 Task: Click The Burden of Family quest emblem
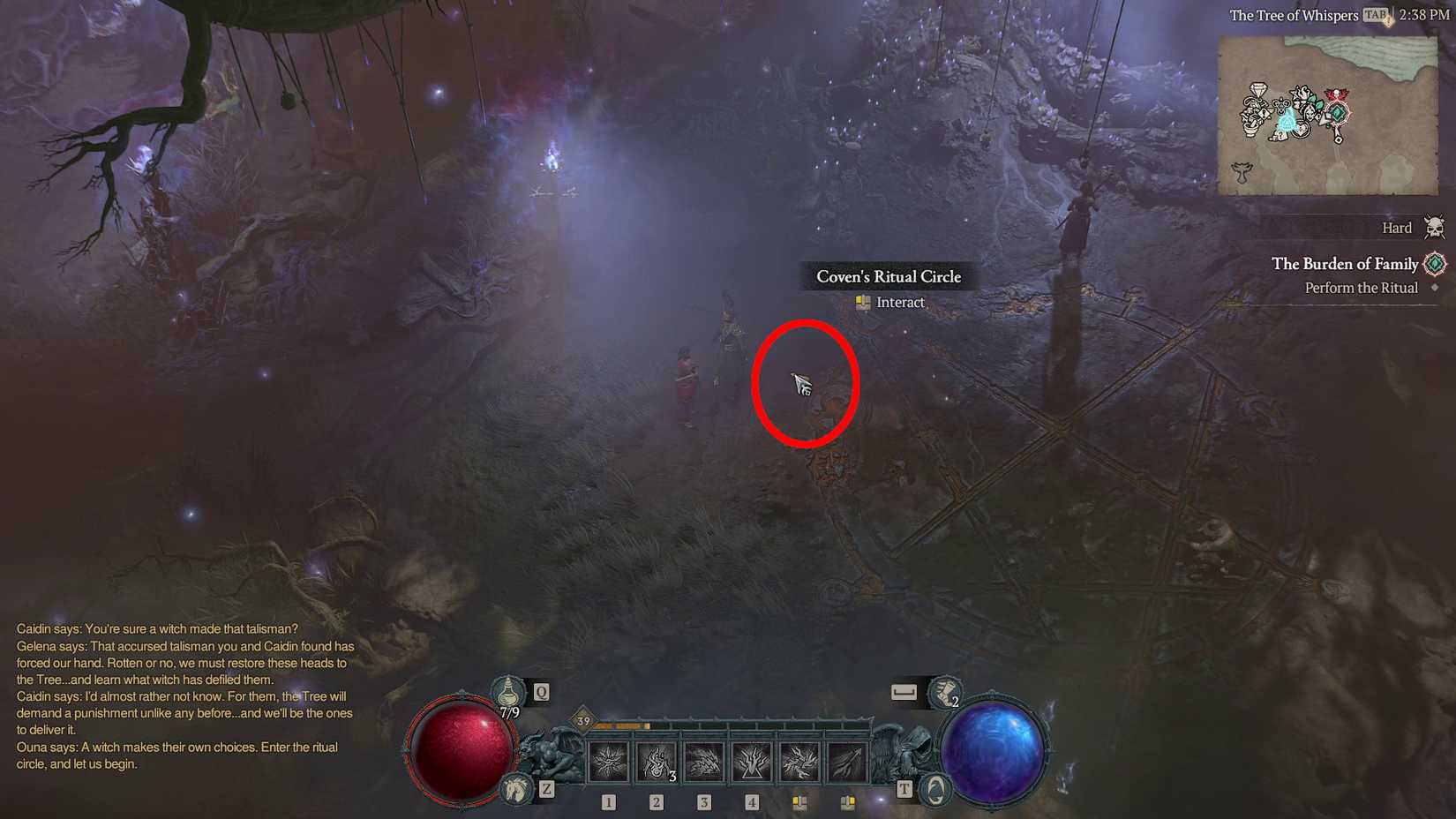tap(1435, 264)
